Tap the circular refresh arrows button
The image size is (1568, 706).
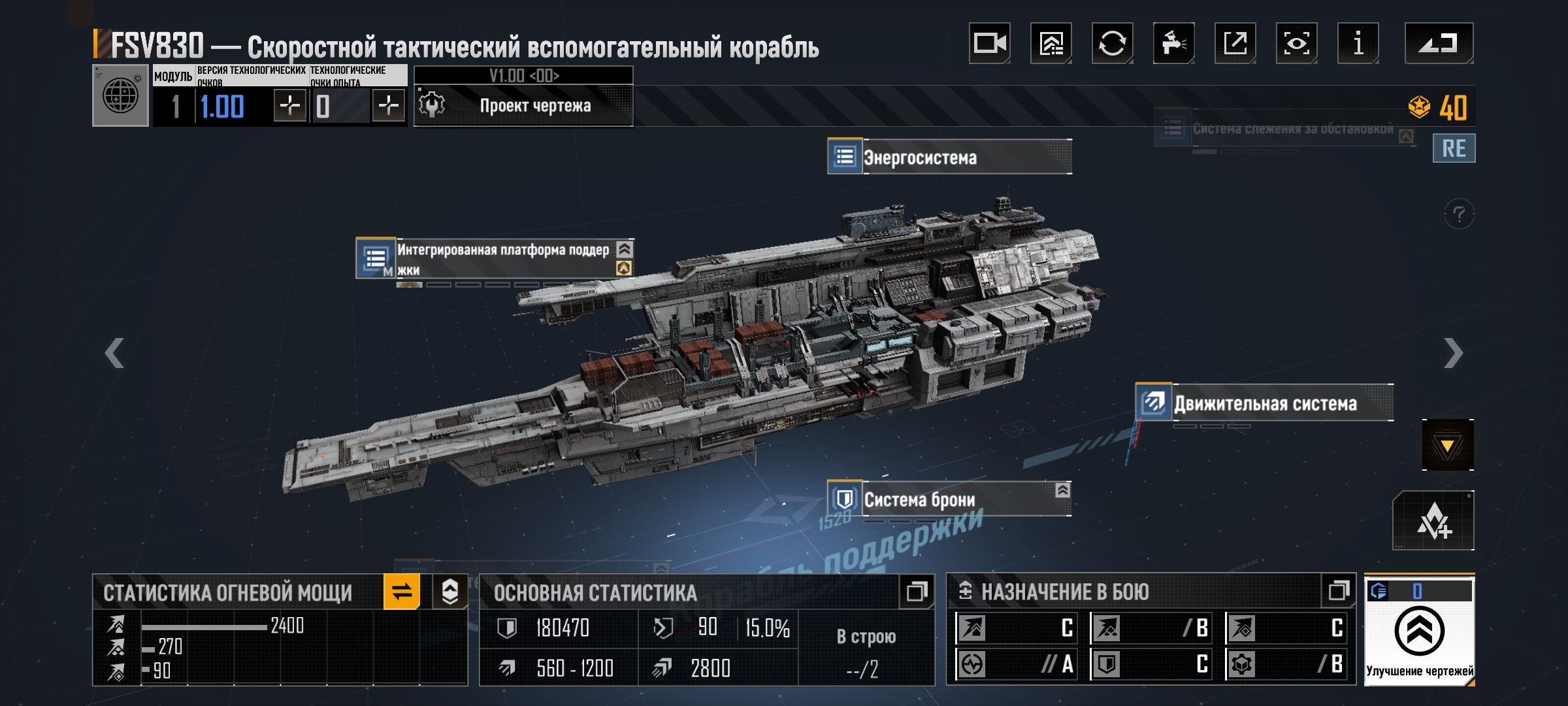1112,44
